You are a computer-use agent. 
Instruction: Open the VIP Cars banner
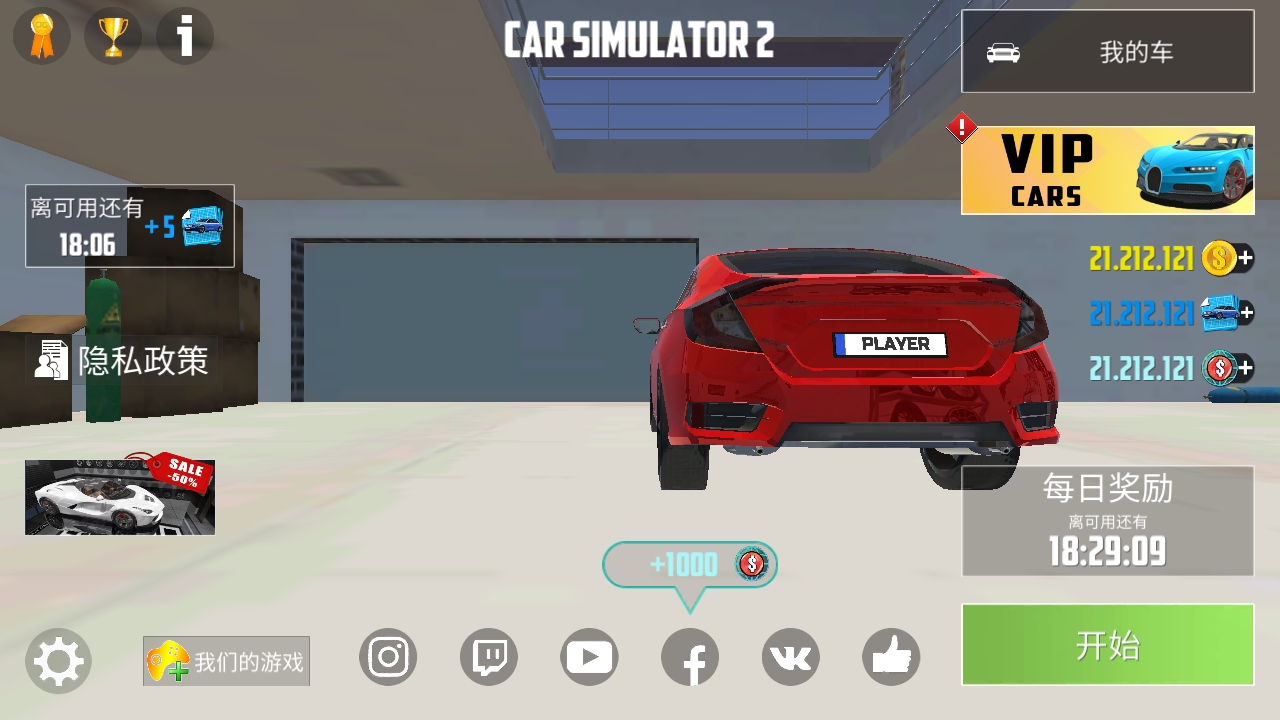tap(1107, 170)
